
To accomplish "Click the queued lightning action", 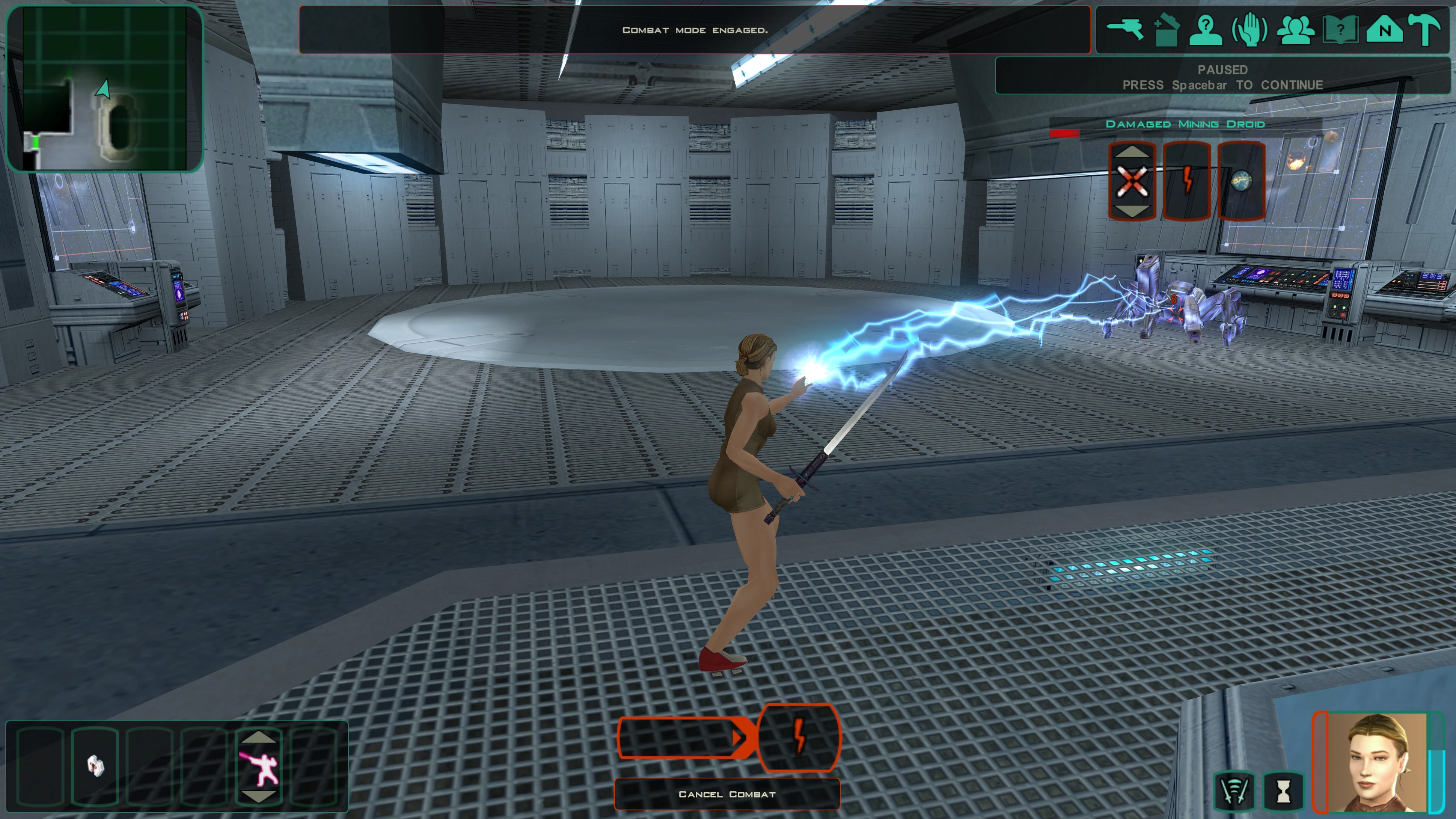I will pos(799,737).
